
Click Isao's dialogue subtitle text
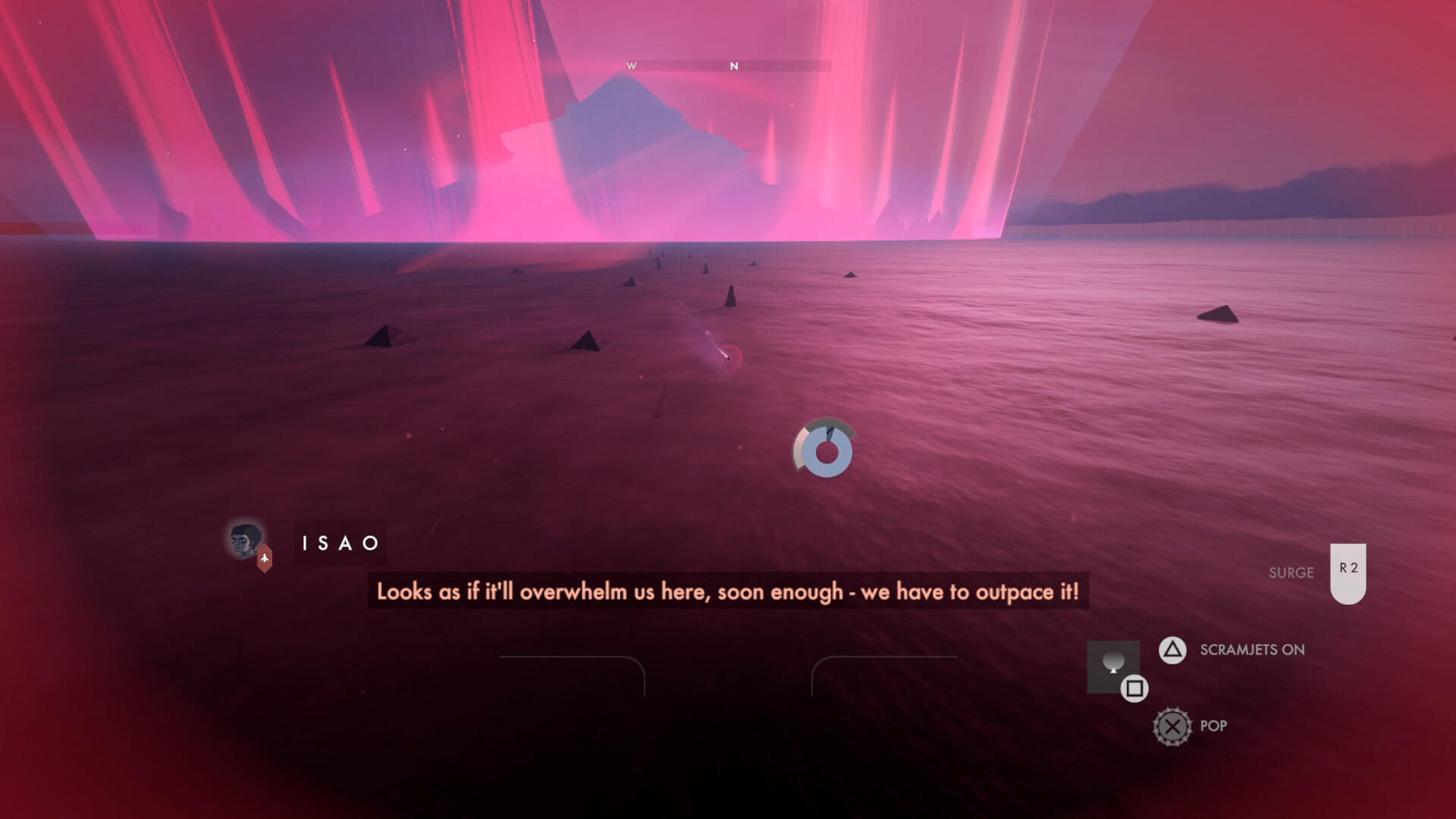(728, 593)
